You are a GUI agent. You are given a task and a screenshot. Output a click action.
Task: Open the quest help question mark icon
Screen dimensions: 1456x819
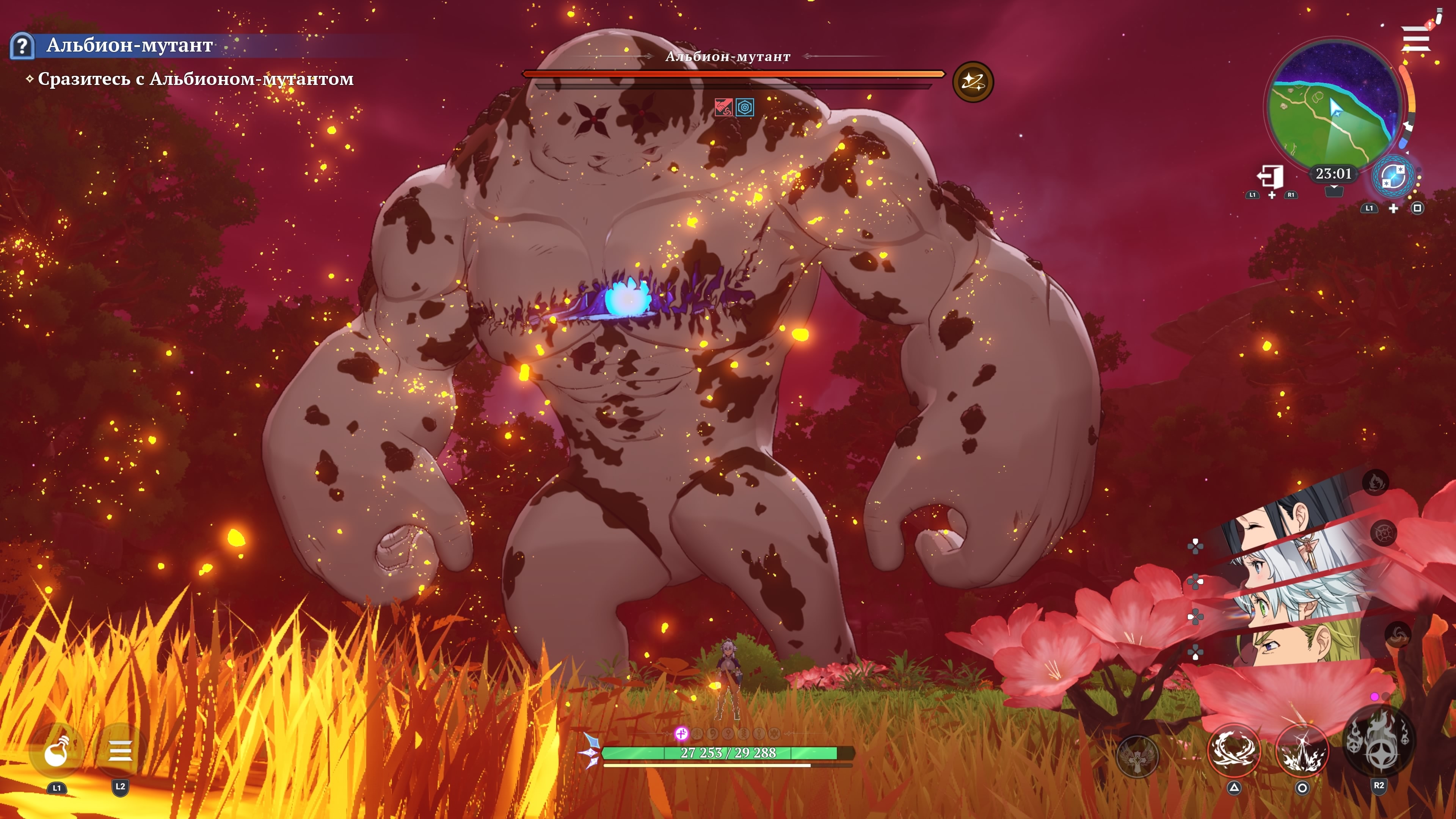point(22,46)
